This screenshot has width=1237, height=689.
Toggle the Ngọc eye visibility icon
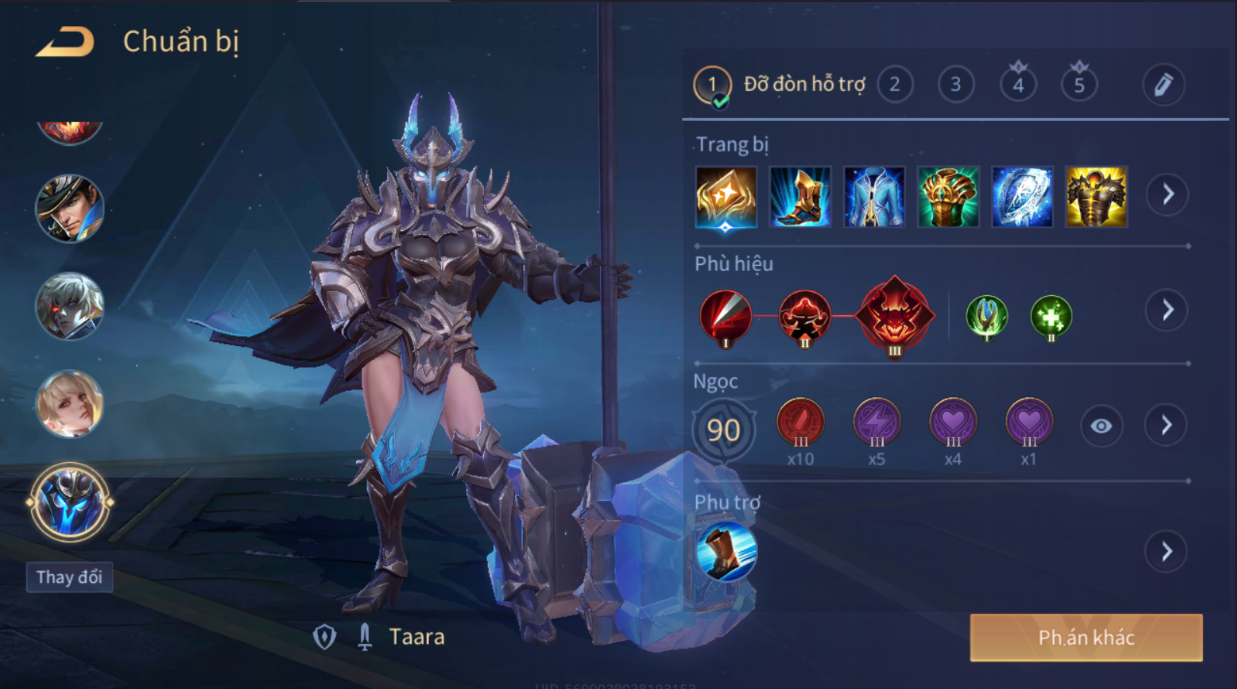tap(1101, 426)
